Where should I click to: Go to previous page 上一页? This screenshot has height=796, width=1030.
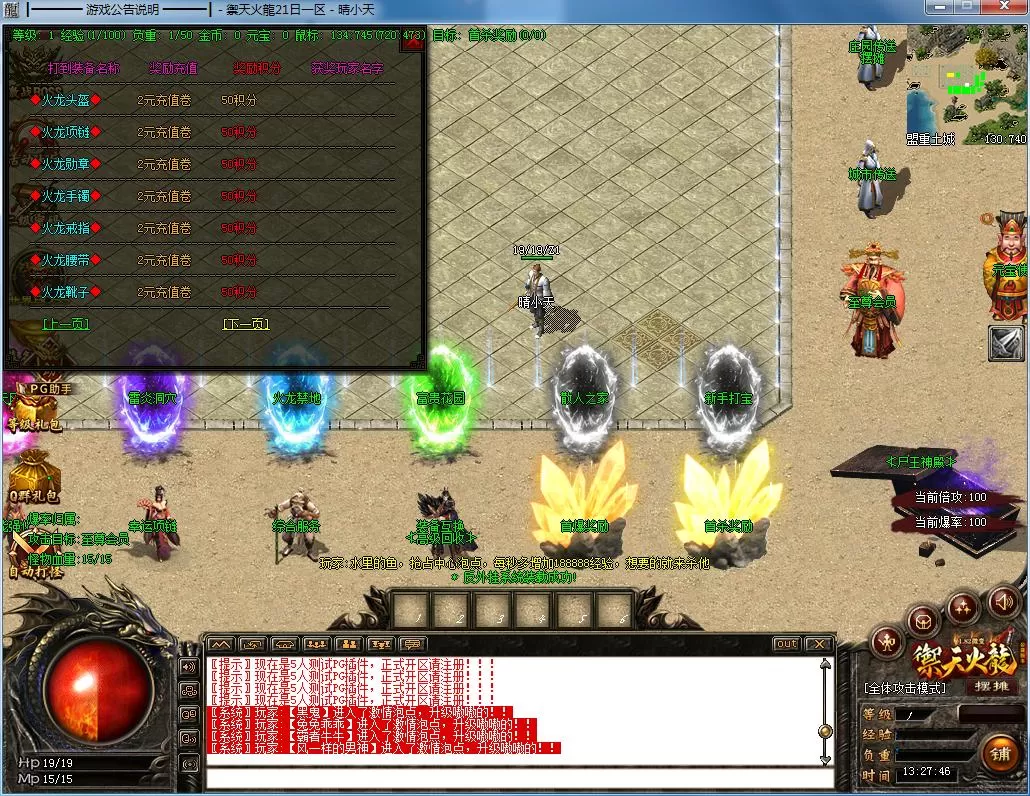(66, 324)
